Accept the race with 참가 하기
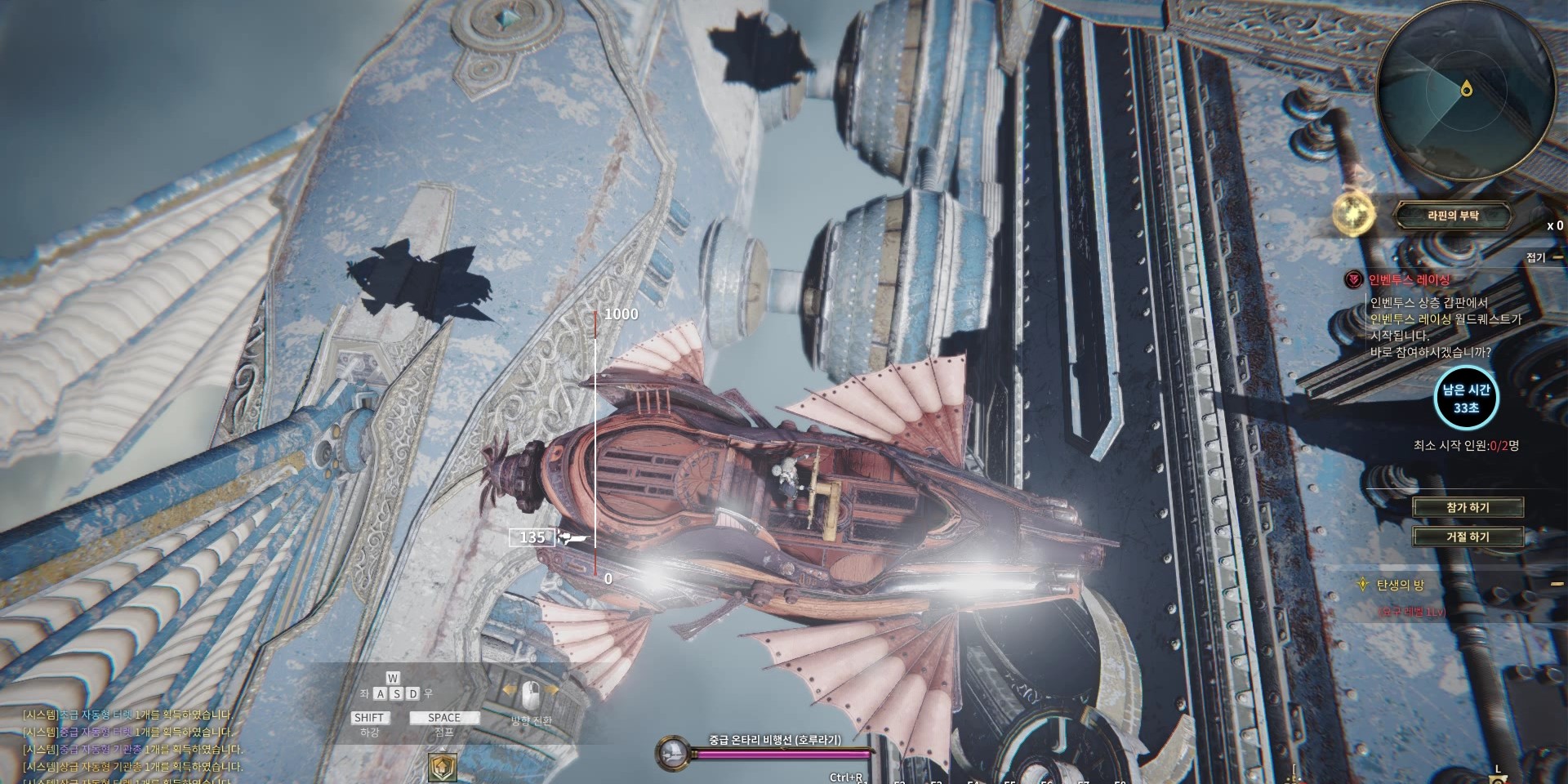This screenshot has width=1568, height=784. tap(1468, 507)
